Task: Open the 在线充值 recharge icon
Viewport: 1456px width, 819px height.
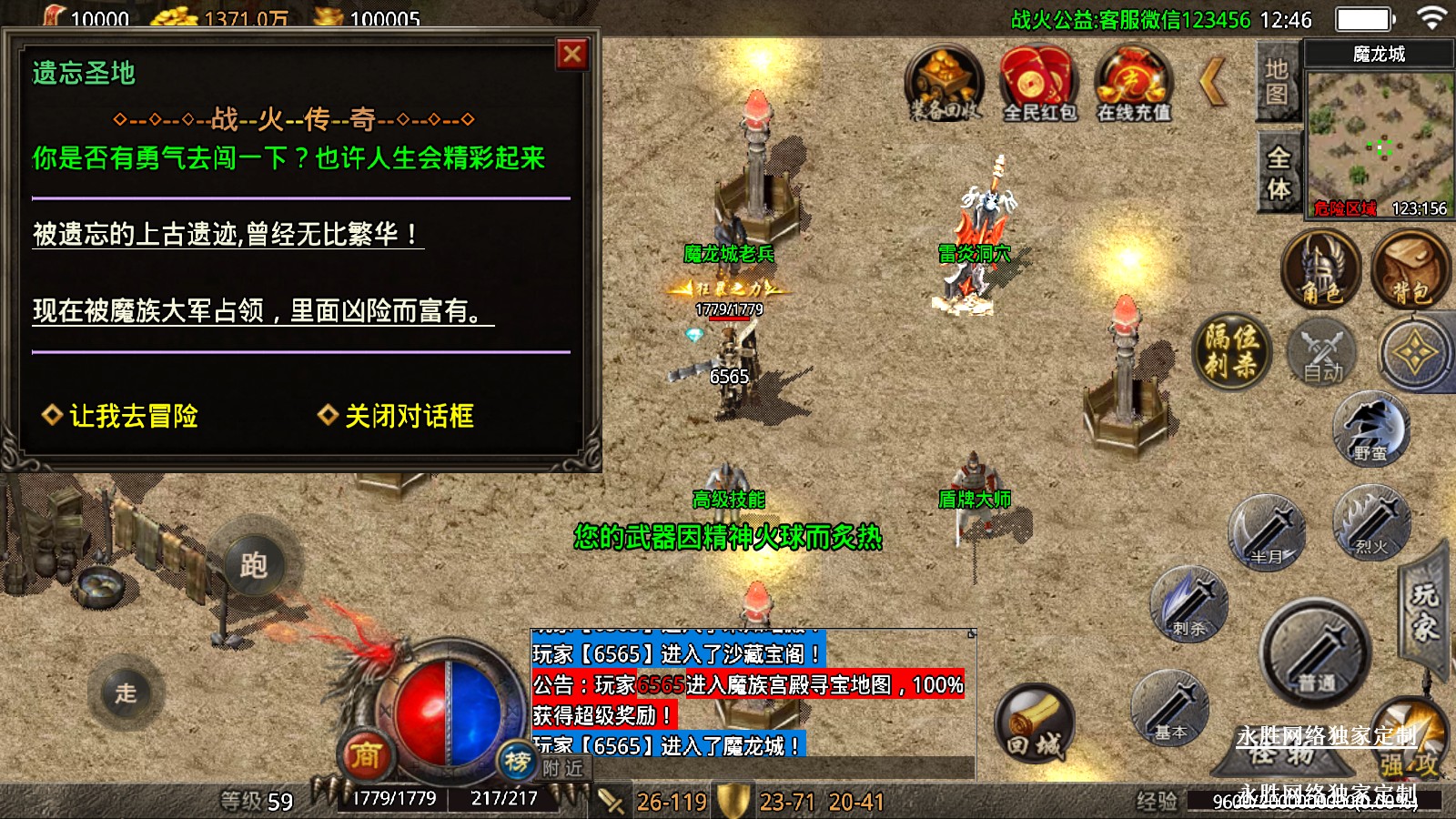Action: click(x=1133, y=84)
